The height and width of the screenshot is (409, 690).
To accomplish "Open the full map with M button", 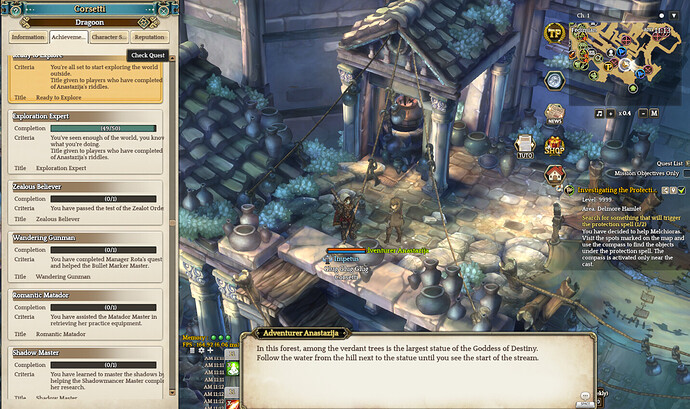I will coord(655,113).
